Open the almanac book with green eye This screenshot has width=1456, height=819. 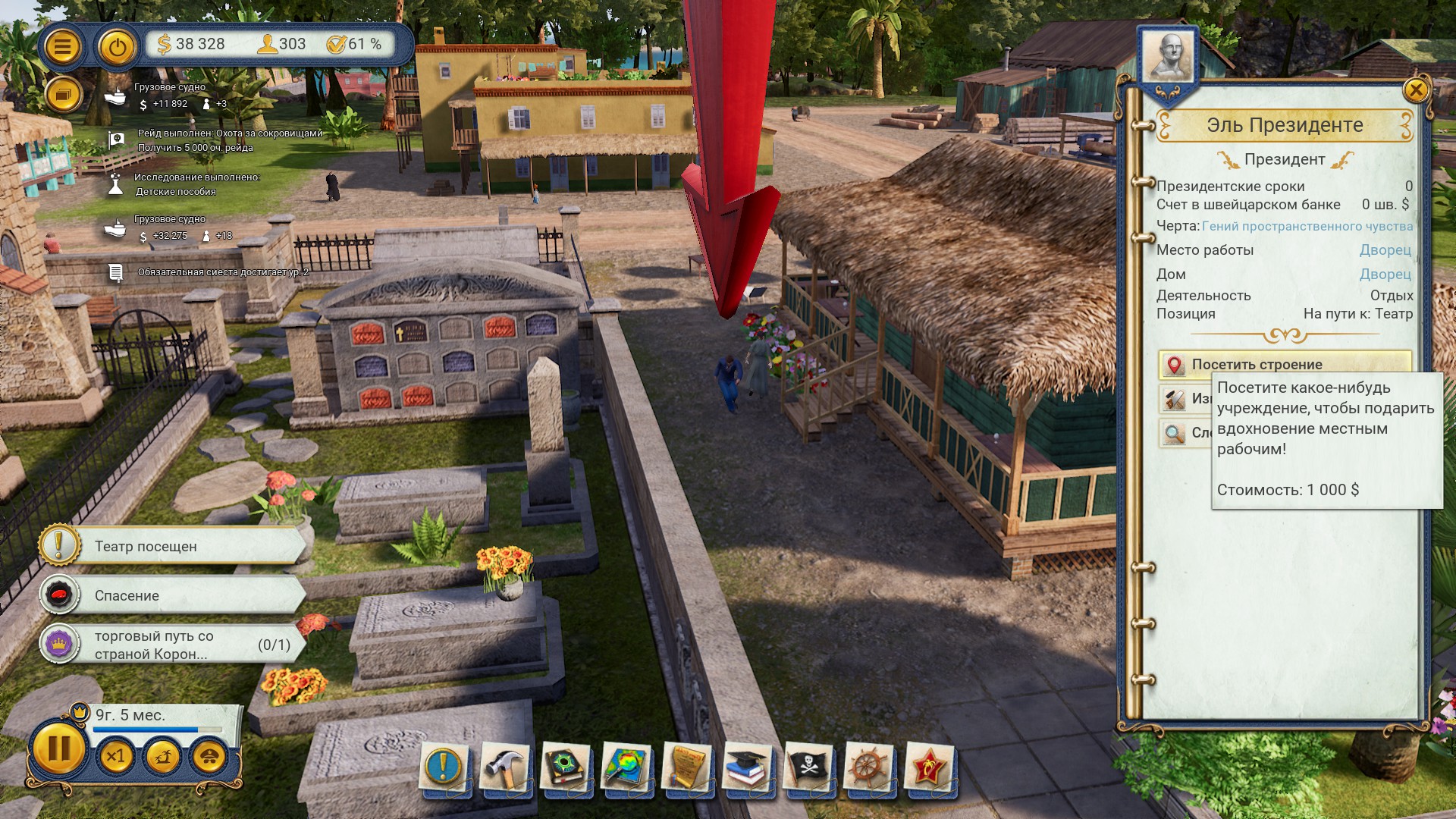566,767
